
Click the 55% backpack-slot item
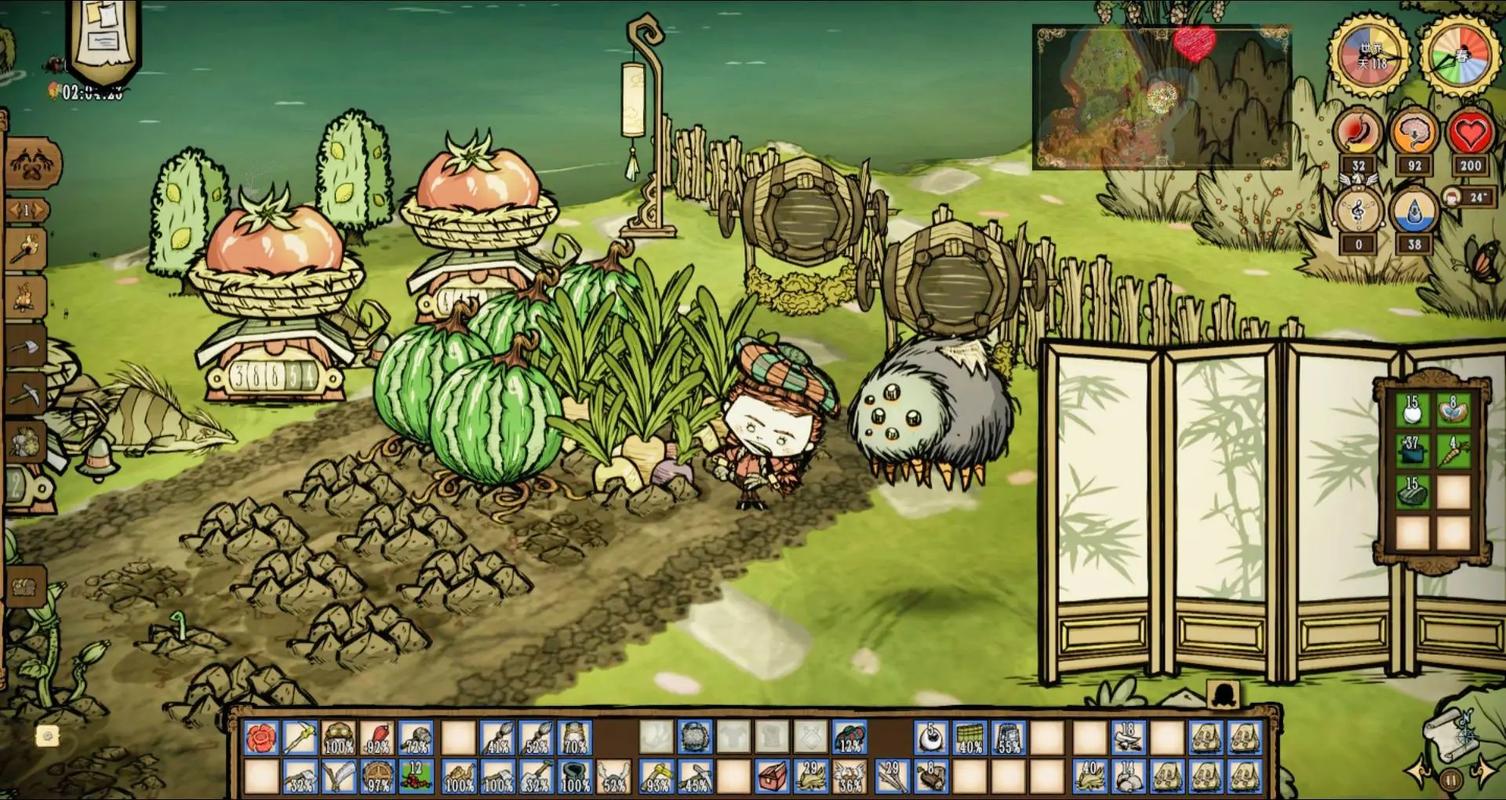[x=1008, y=739]
